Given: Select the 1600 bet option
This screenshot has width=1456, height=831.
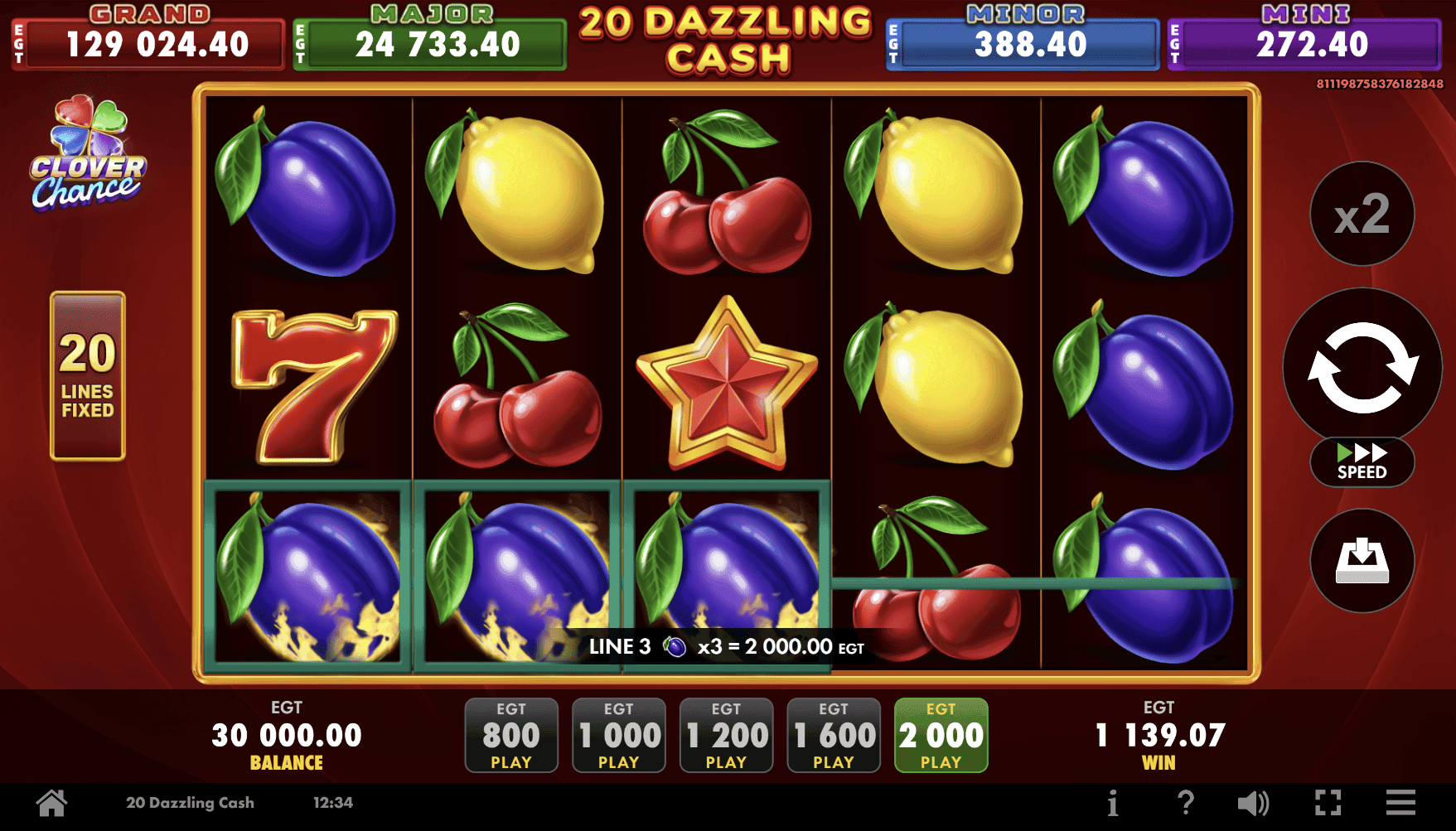Looking at the screenshot, I should click(x=833, y=735).
